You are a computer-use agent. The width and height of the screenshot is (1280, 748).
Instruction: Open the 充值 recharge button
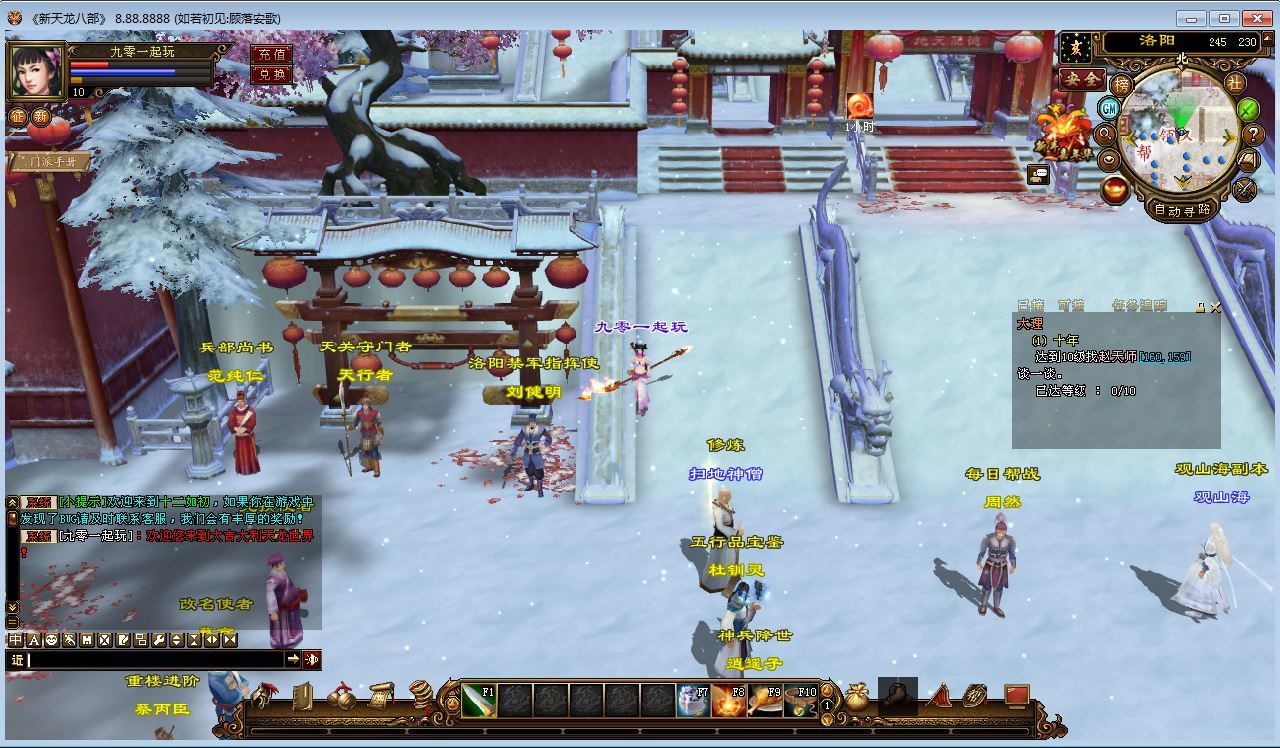271,54
